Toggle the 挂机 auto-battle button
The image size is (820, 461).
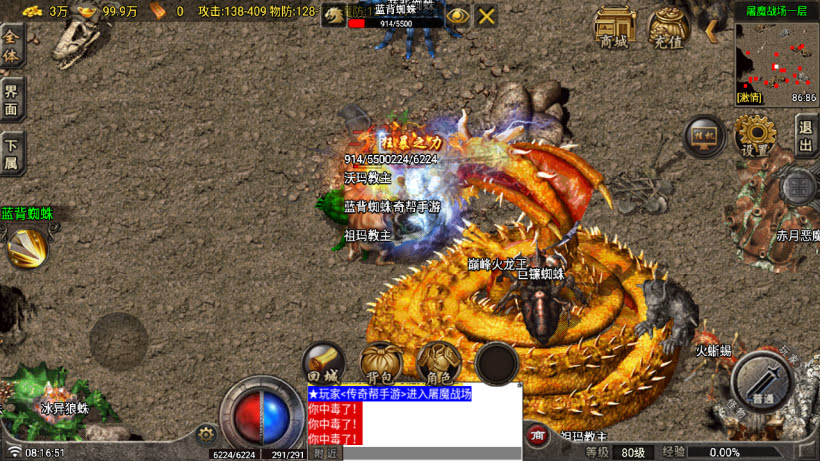pyautogui.click(x=704, y=136)
